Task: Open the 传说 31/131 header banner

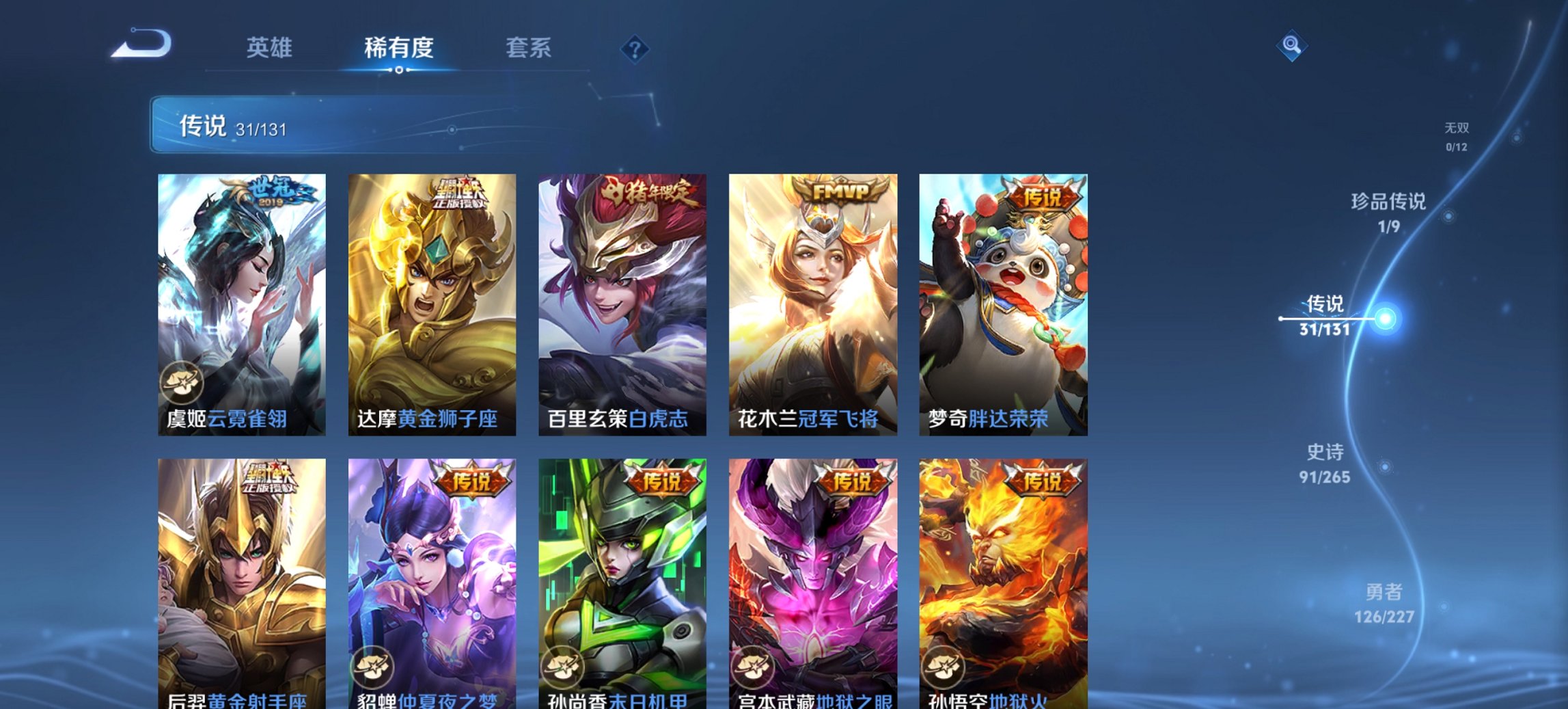Action: (239, 126)
